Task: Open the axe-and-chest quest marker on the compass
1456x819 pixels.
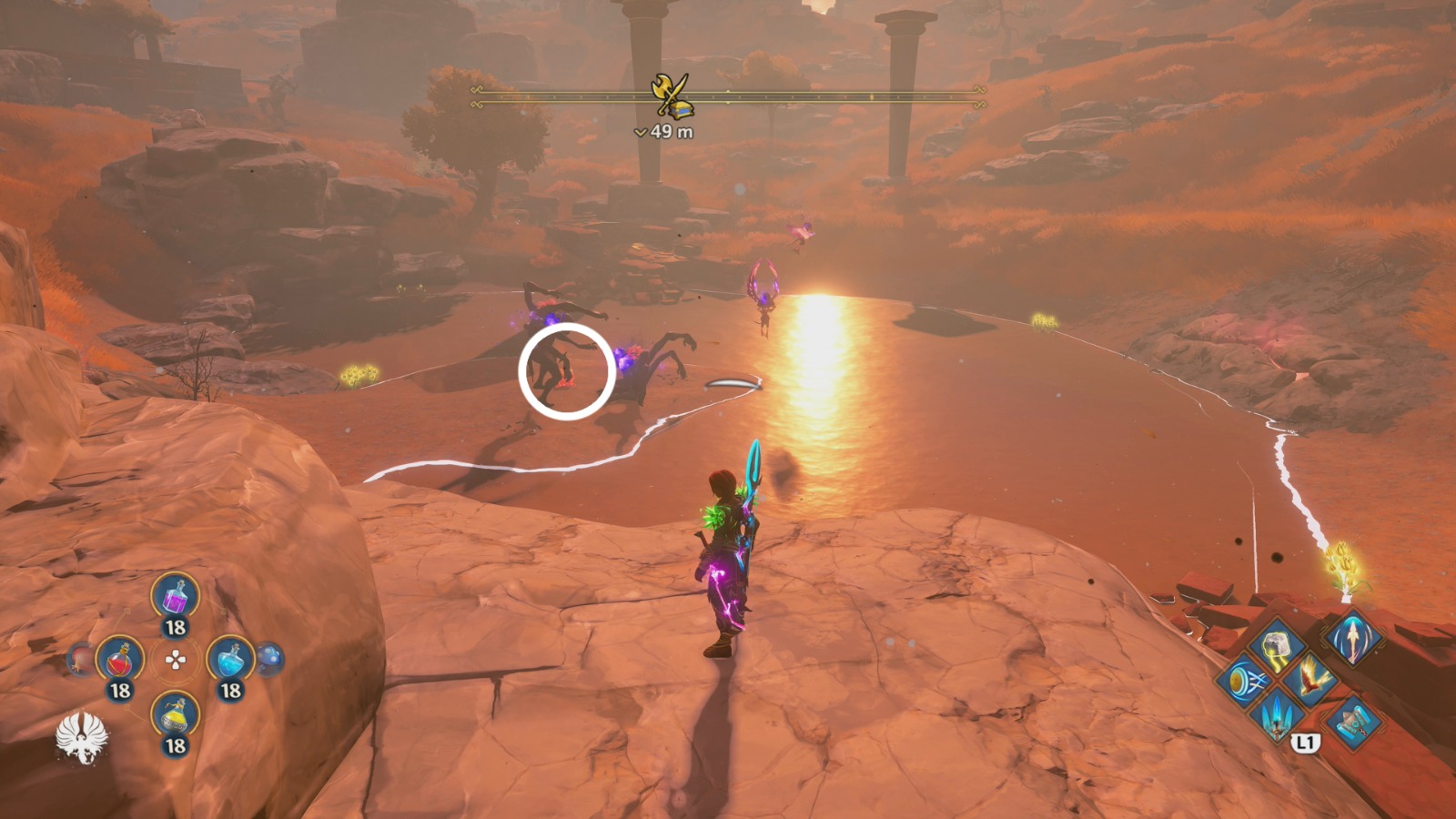Action: click(672, 94)
